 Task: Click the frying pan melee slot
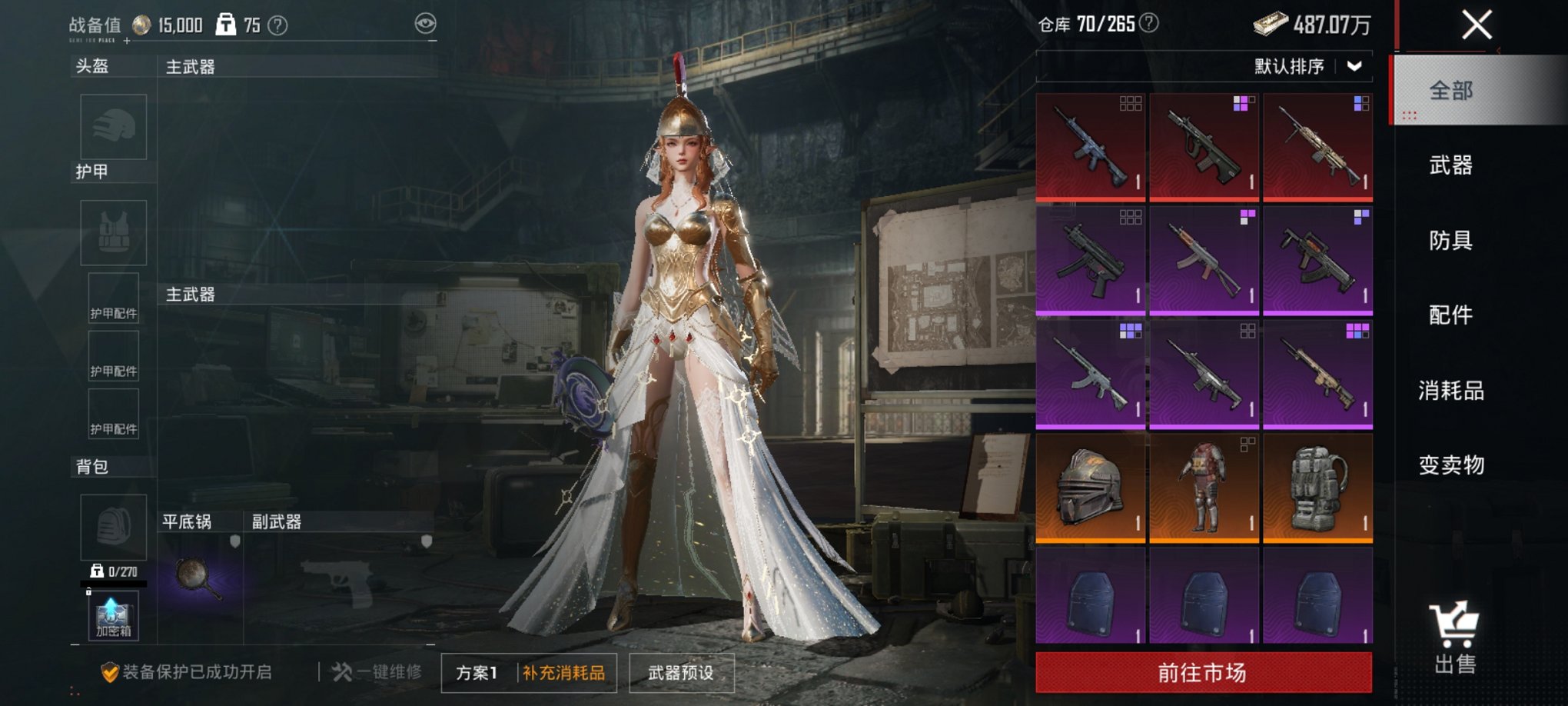pyautogui.click(x=198, y=576)
